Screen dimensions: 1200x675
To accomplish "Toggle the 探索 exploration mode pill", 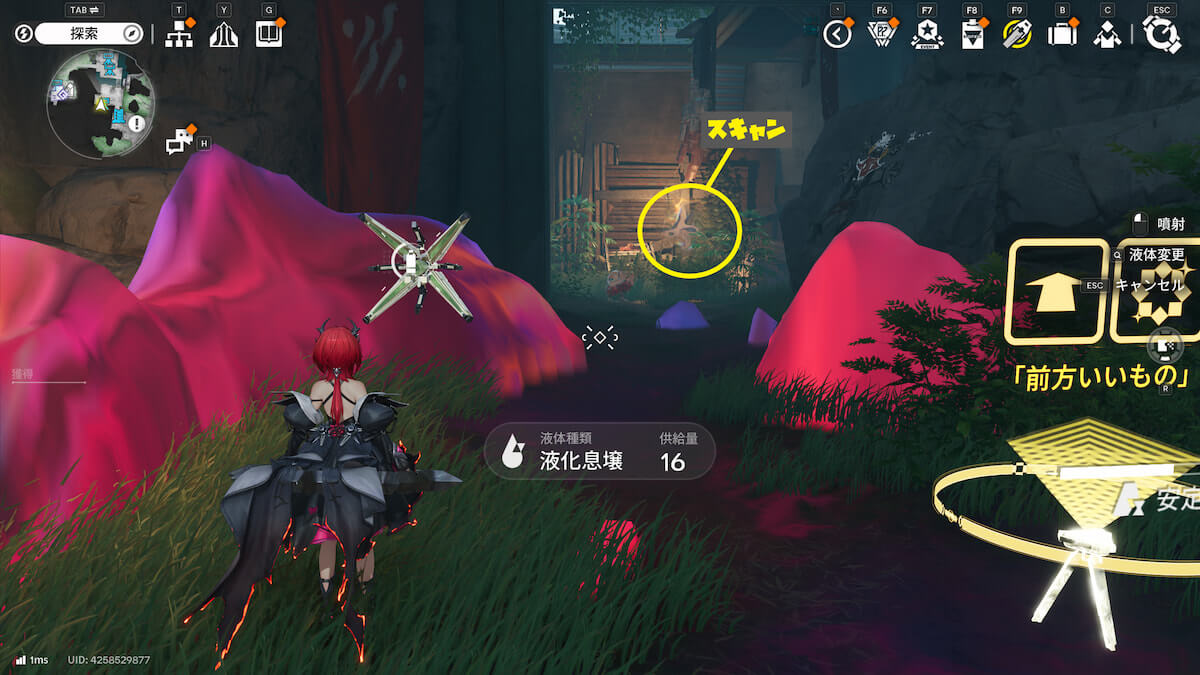I will tap(88, 34).
